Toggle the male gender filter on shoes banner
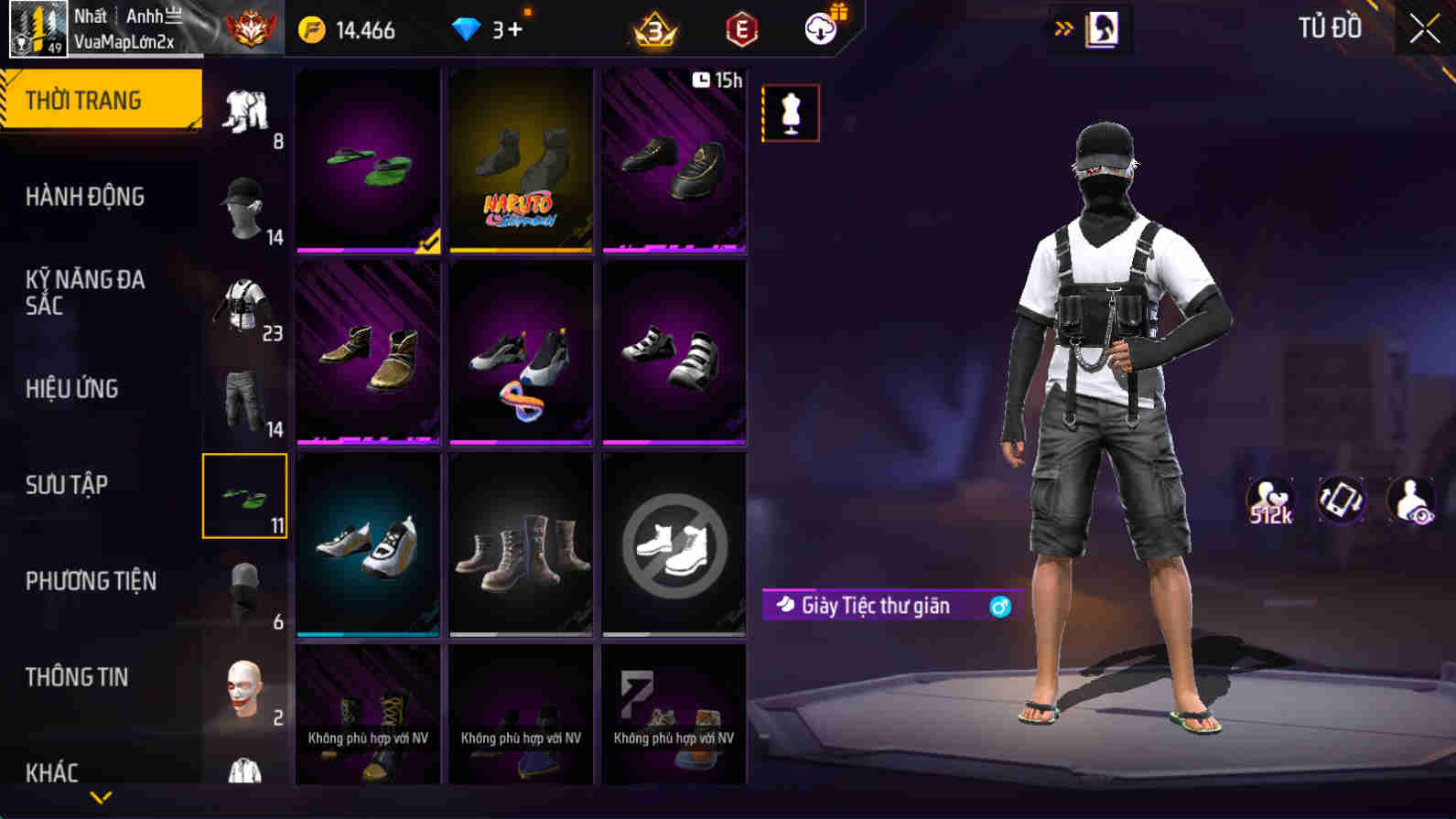The image size is (1456, 819). 999,606
